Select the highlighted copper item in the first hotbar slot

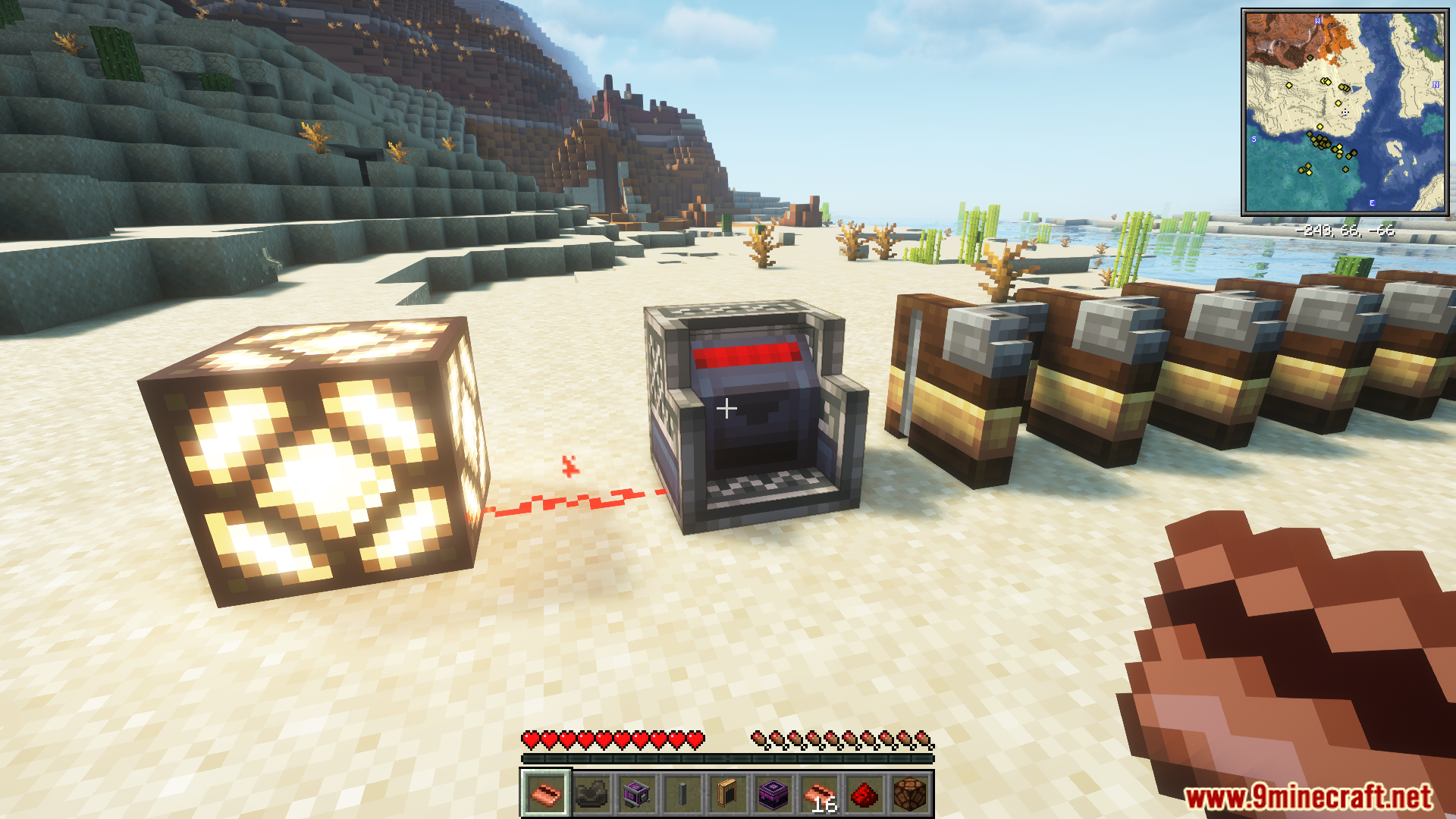[545, 794]
